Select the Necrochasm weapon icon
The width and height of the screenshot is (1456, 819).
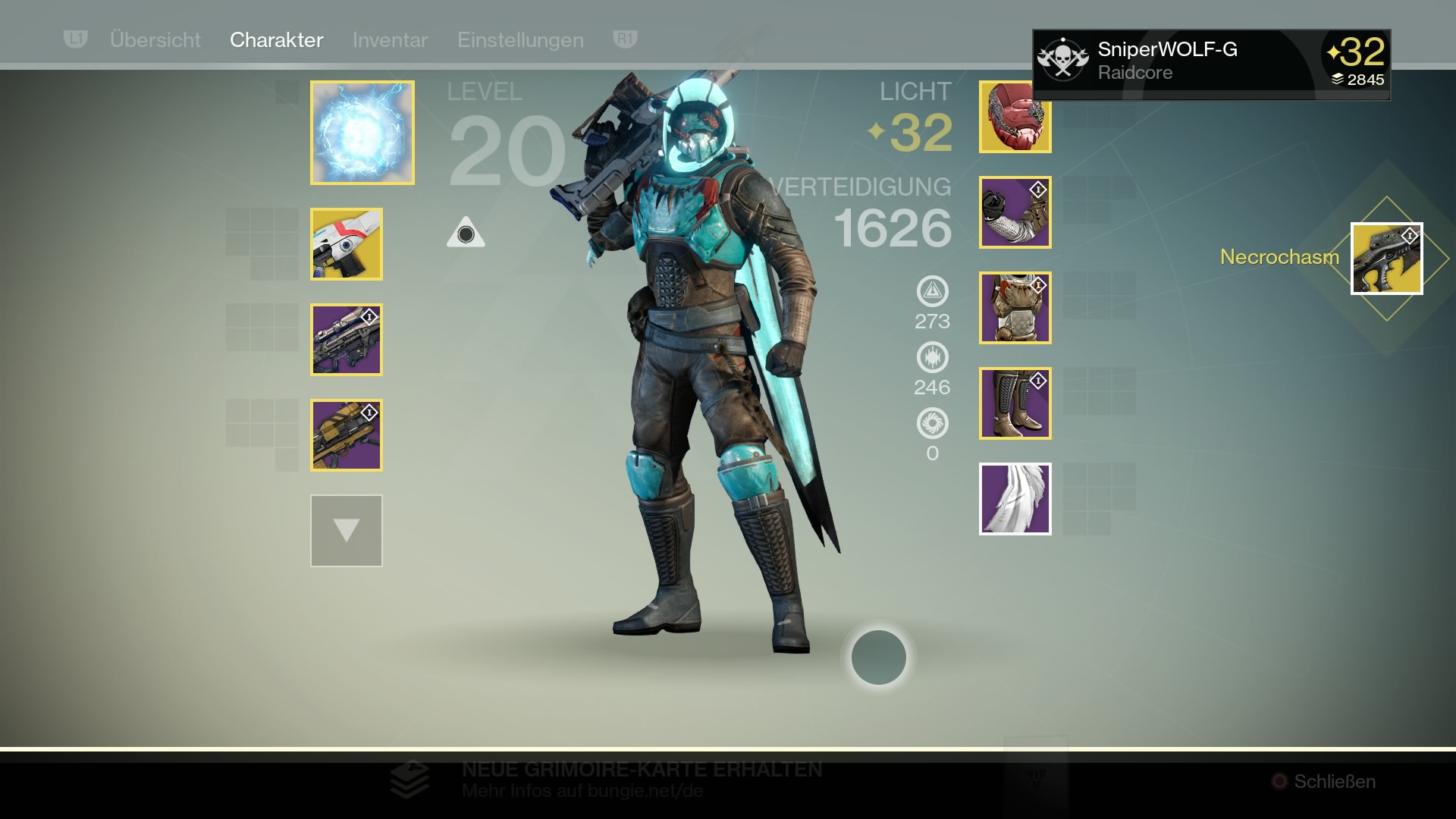tap(1386, 259)
